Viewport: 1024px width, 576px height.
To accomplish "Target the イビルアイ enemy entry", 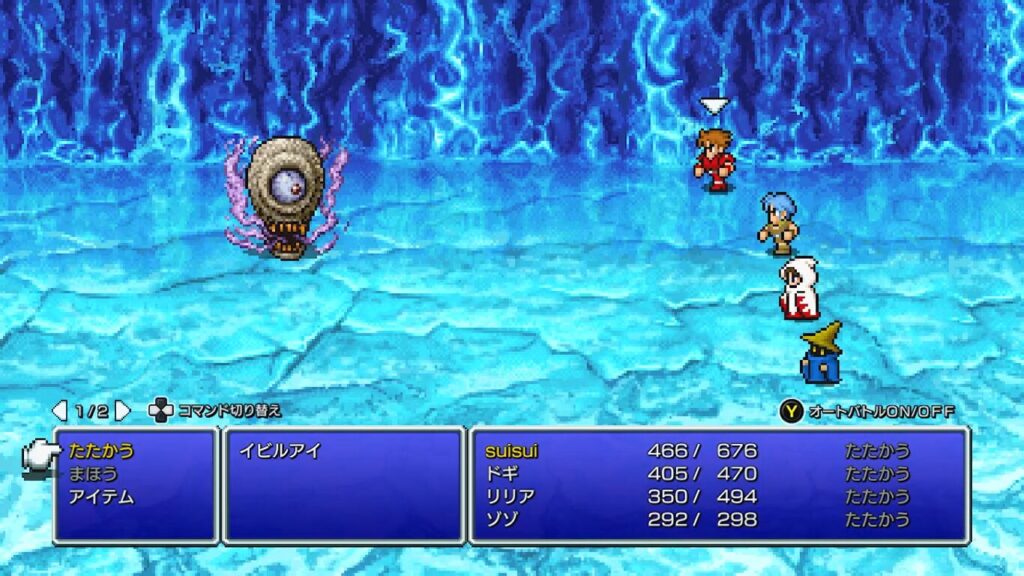I will [x=280, y=451].
